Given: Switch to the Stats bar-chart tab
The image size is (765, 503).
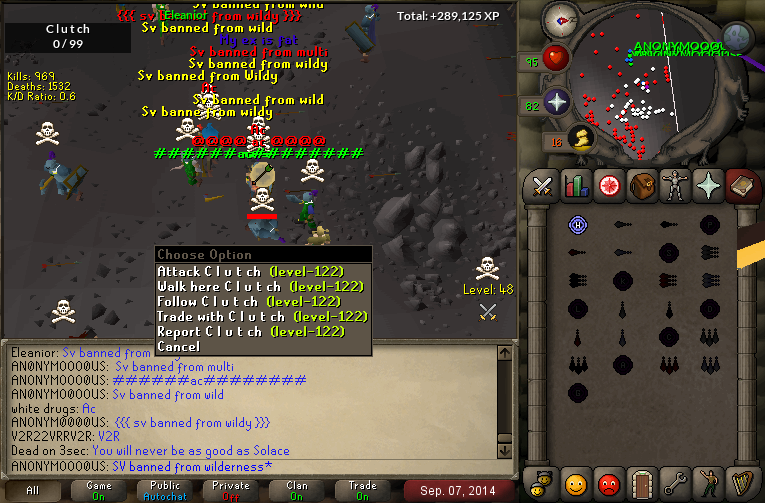Looking at the screenshot, I should (x=575, y=185).
